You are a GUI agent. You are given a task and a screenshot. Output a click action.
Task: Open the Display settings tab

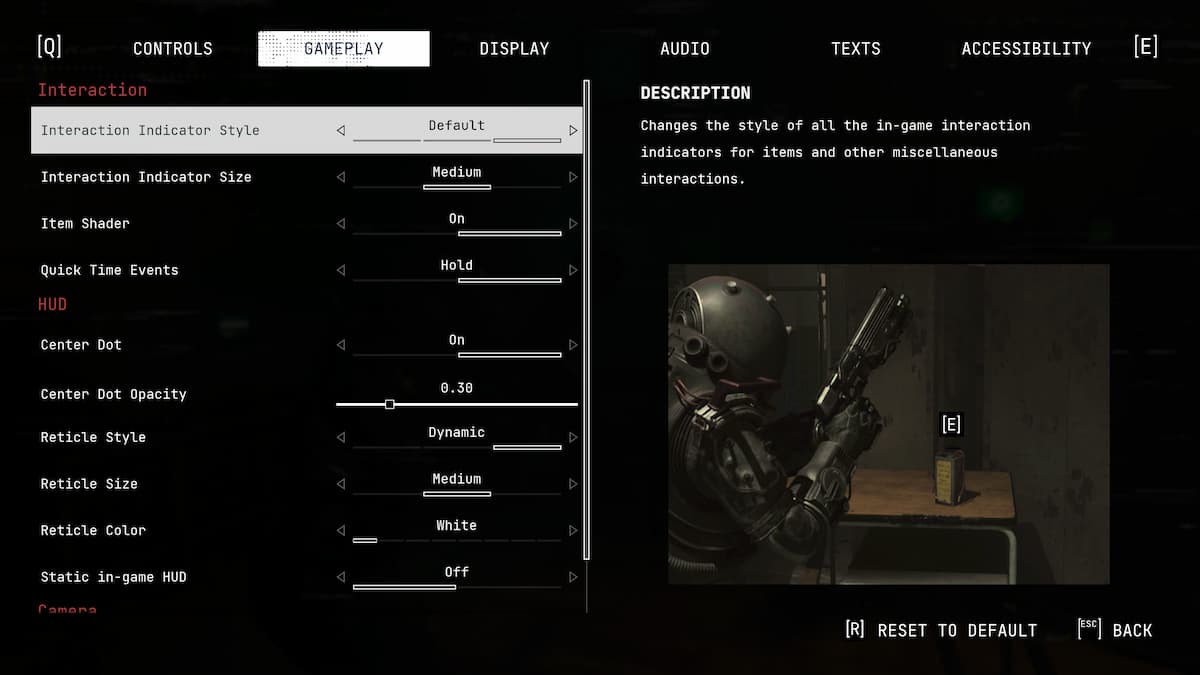point(514,48)
